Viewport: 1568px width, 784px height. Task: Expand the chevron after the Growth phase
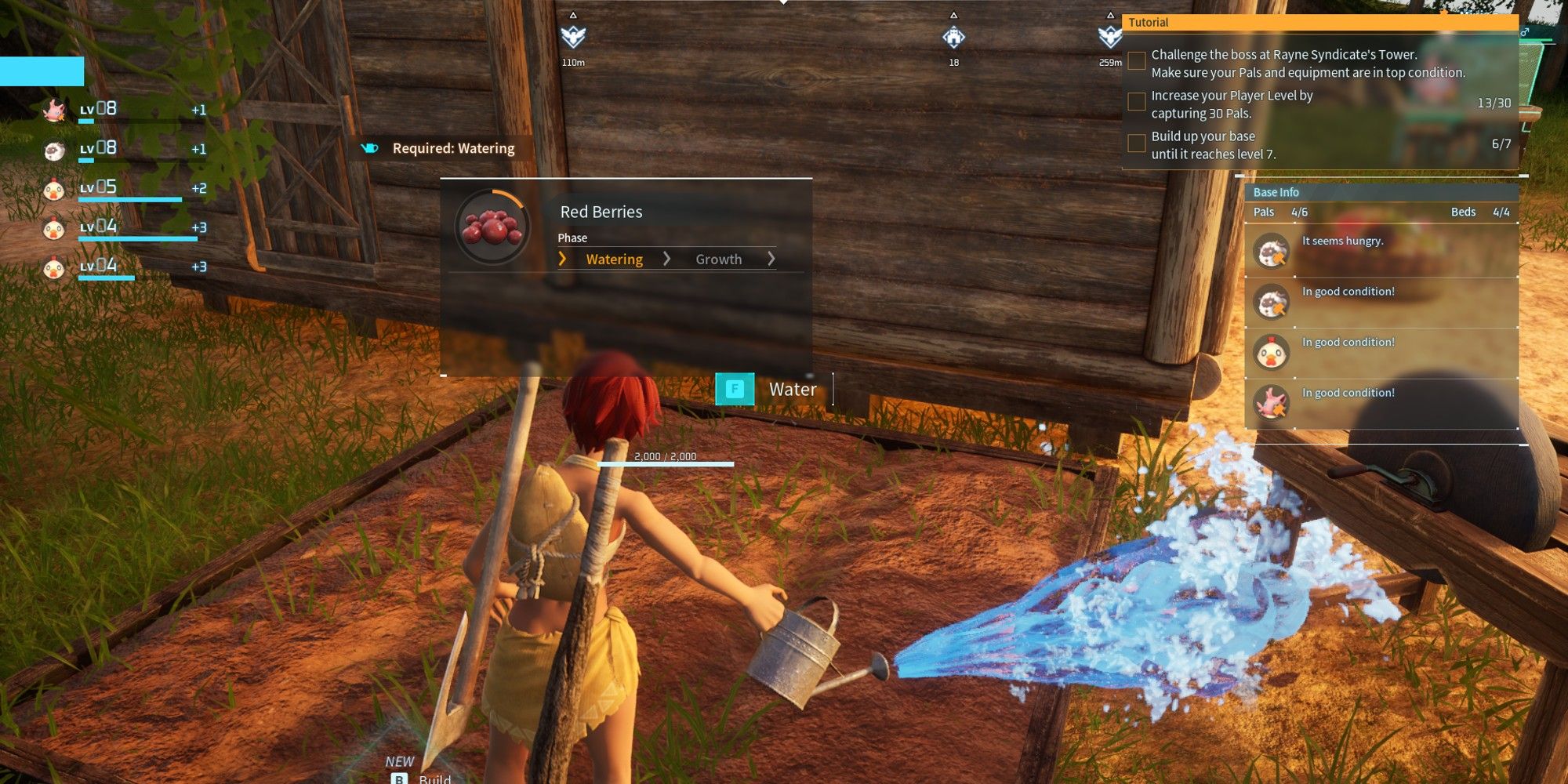(771, 258)
